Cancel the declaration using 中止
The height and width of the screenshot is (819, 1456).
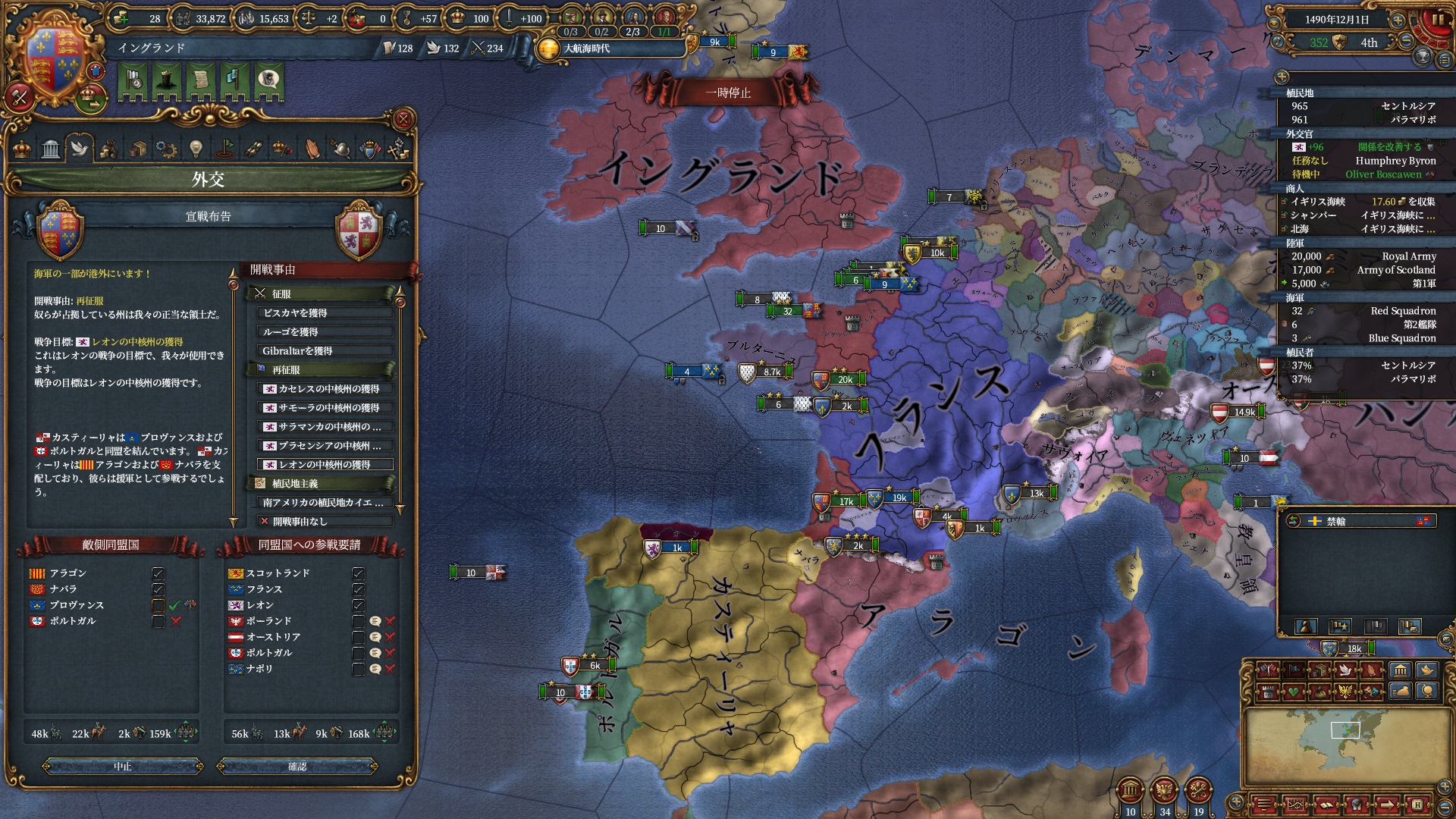123,767
